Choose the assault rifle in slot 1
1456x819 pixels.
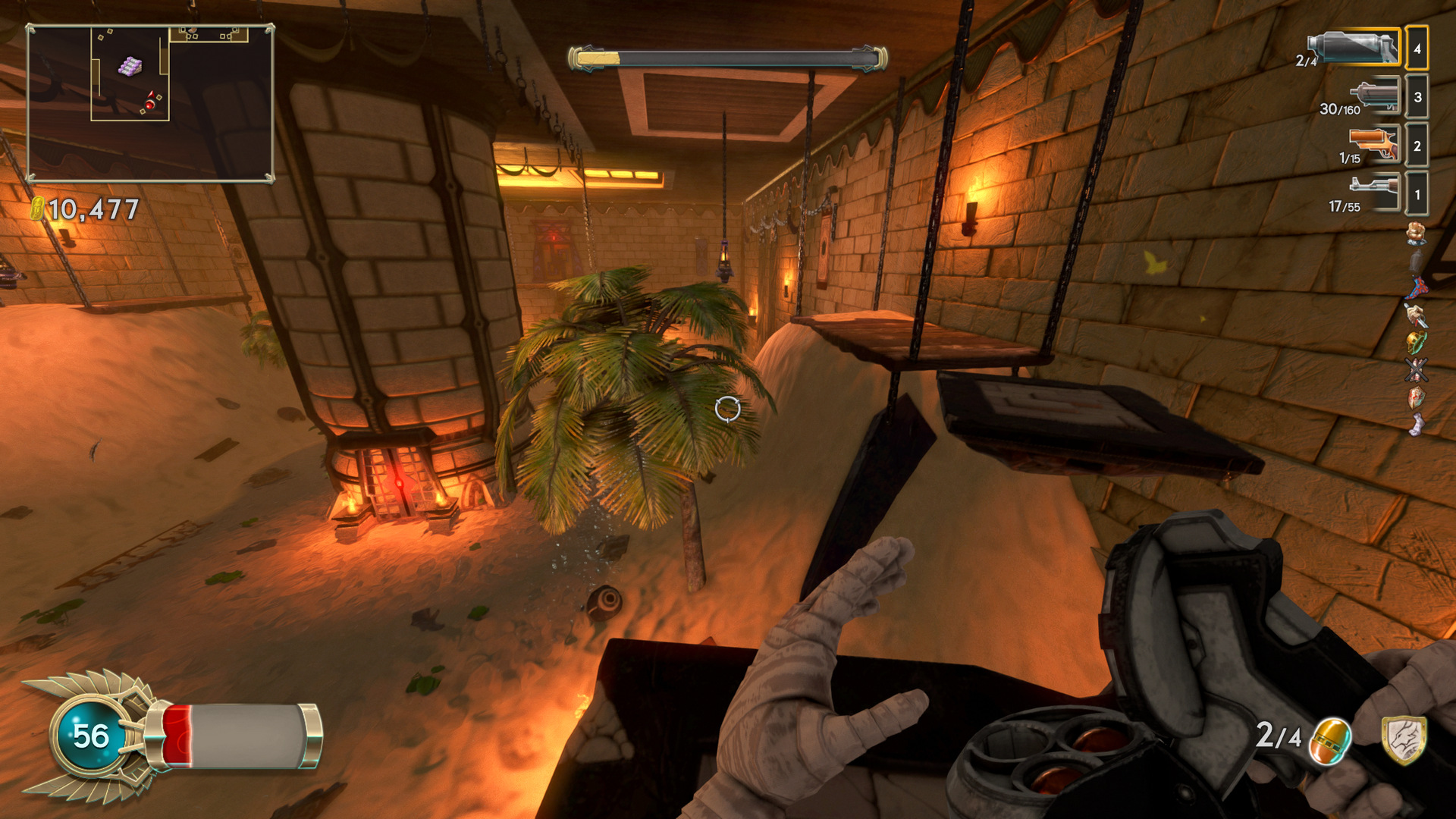click(1373, 190)
